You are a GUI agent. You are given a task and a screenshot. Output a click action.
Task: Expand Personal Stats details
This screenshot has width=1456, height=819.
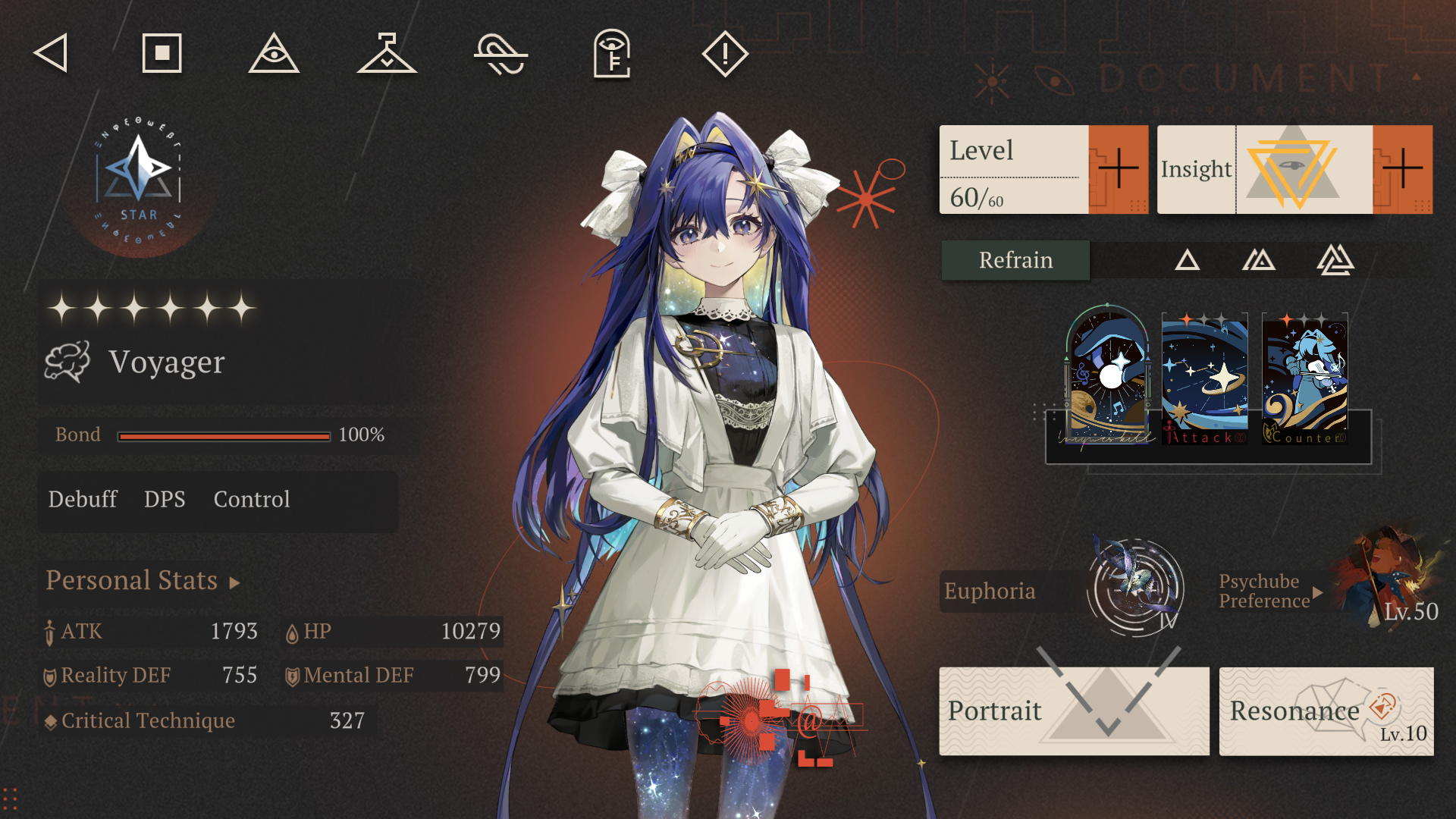click(143, 581)
